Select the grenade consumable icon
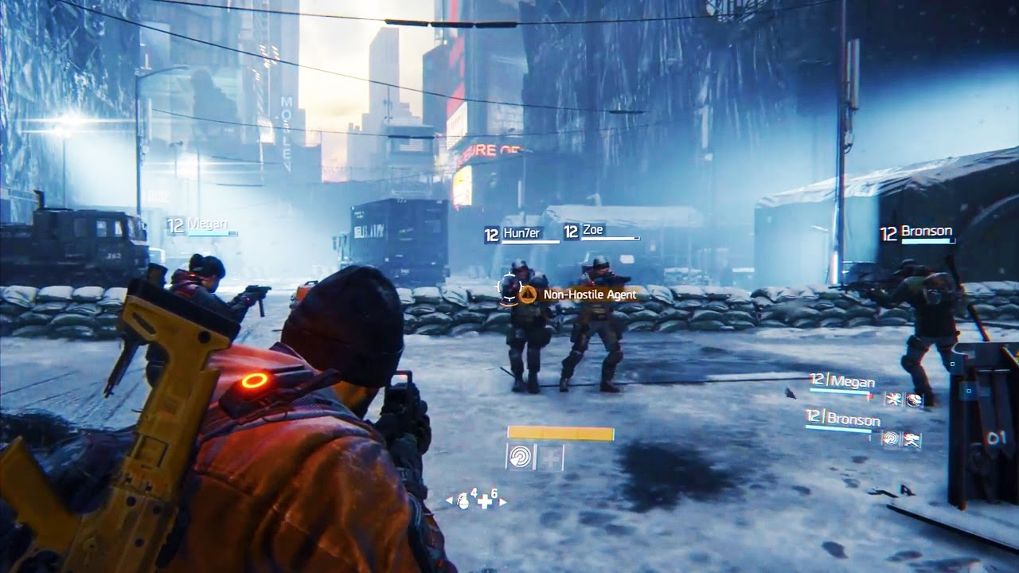This screenshot has height=573, width=1019. [465, 499]
